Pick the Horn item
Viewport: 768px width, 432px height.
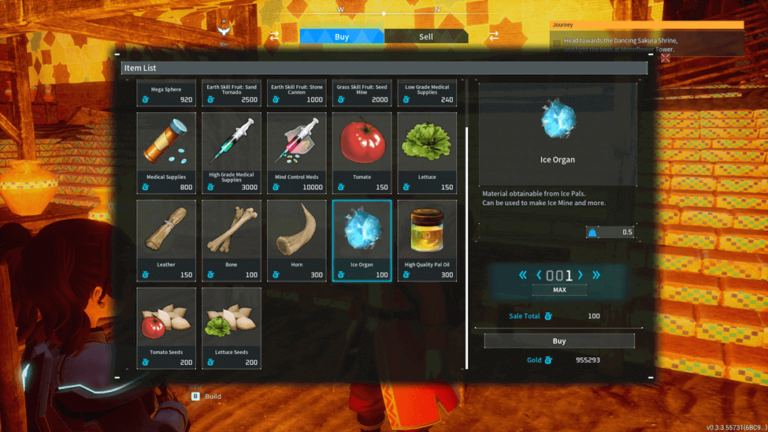[297, 240]
